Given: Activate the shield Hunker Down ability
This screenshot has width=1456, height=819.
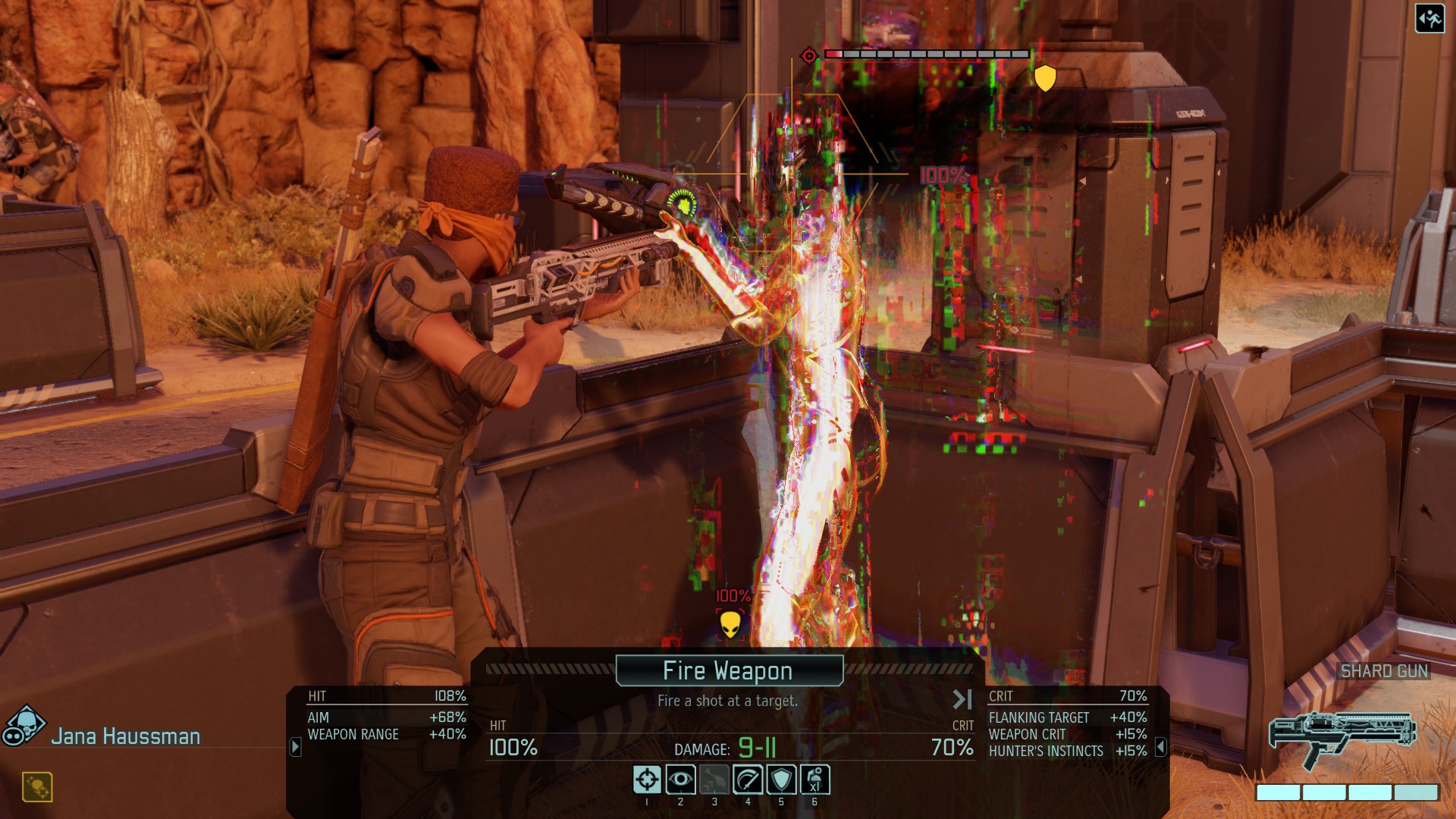Looking at the screenshot, I should [x=781, y=780].
